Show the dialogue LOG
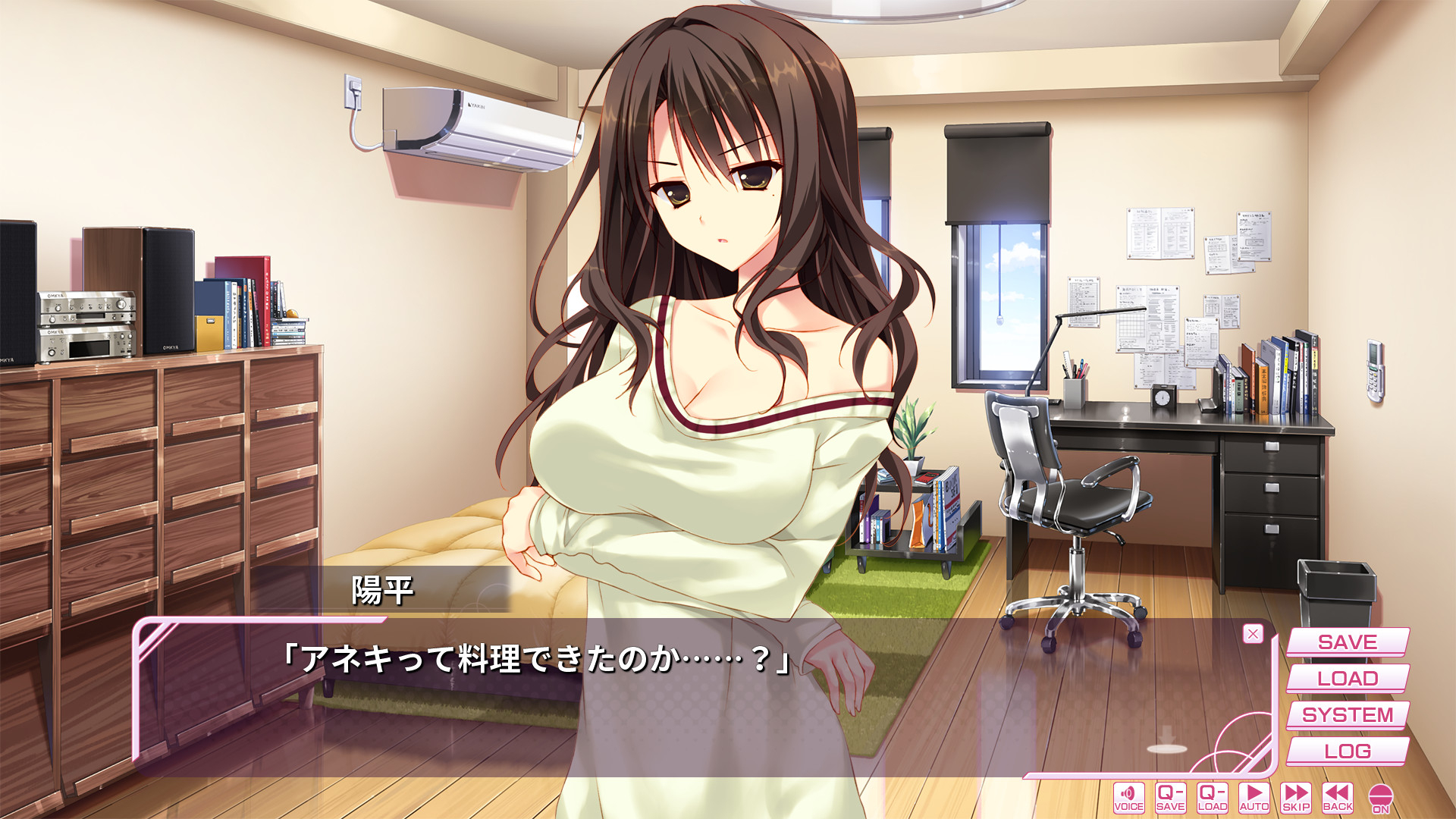Screen dimensions: 1456x819 click(1347, 752)
